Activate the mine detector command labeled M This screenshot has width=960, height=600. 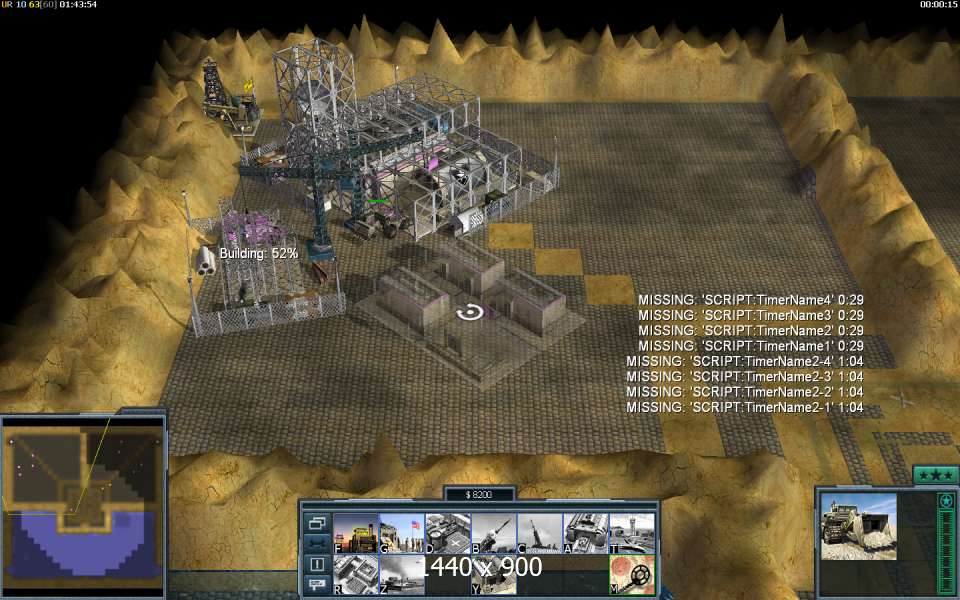click(x=631, y=575)
